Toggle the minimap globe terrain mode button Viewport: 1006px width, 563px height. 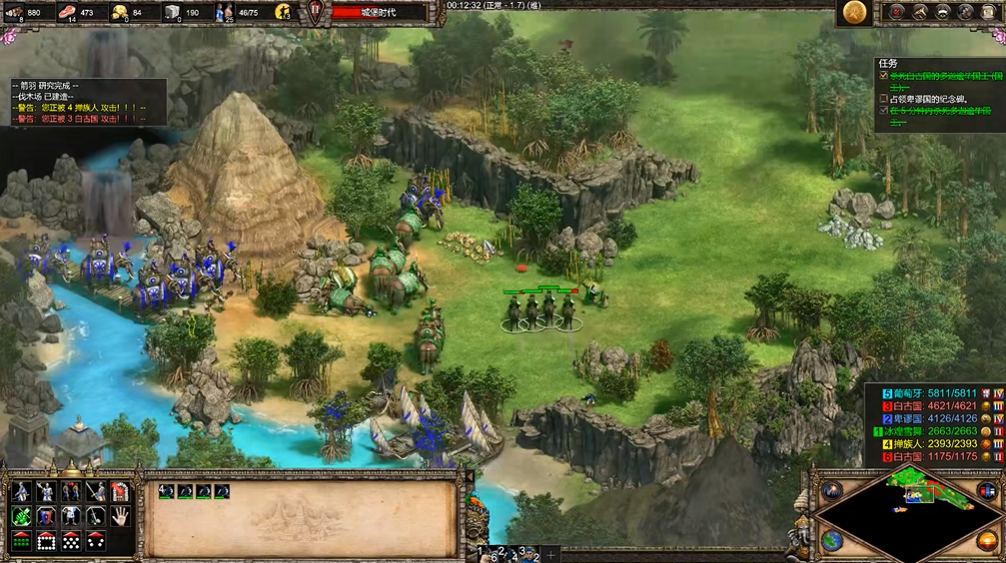pyautogui.click(x=832, y=541)
